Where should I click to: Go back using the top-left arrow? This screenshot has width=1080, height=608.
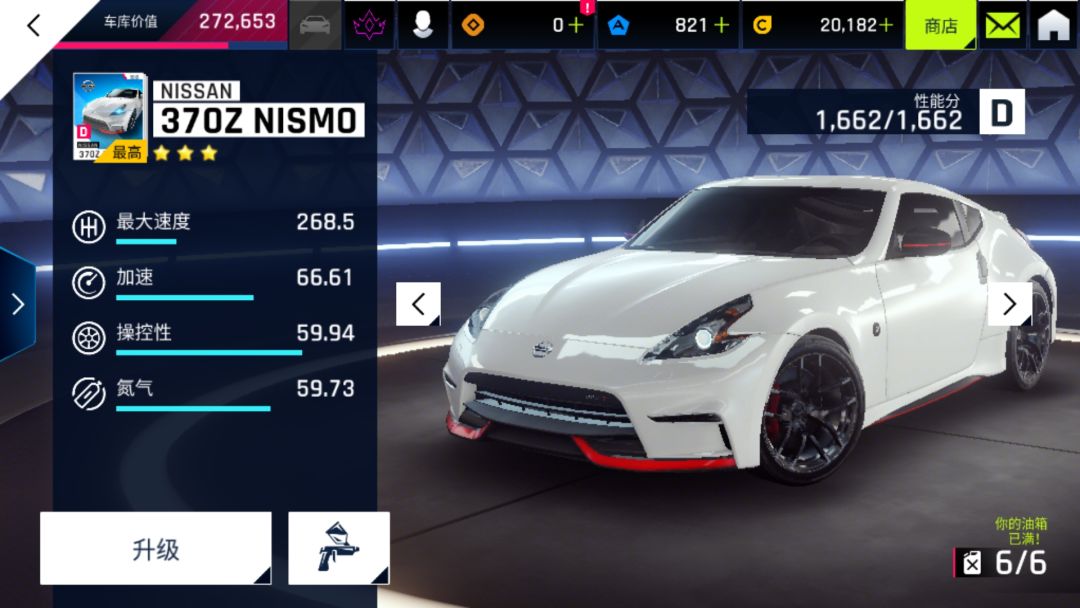[x=33, y=25]
